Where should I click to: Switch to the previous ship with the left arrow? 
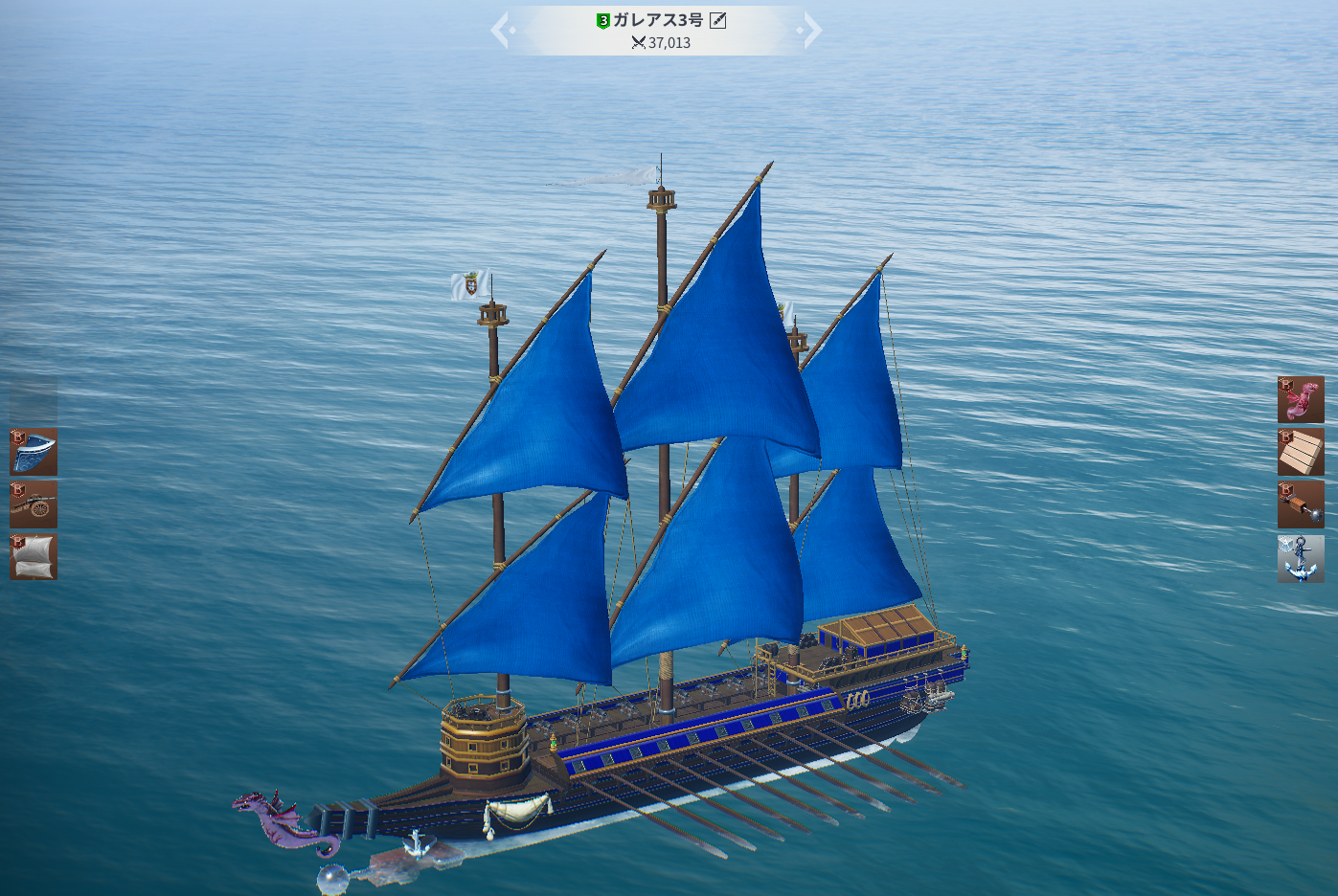[x=501, y=30]
